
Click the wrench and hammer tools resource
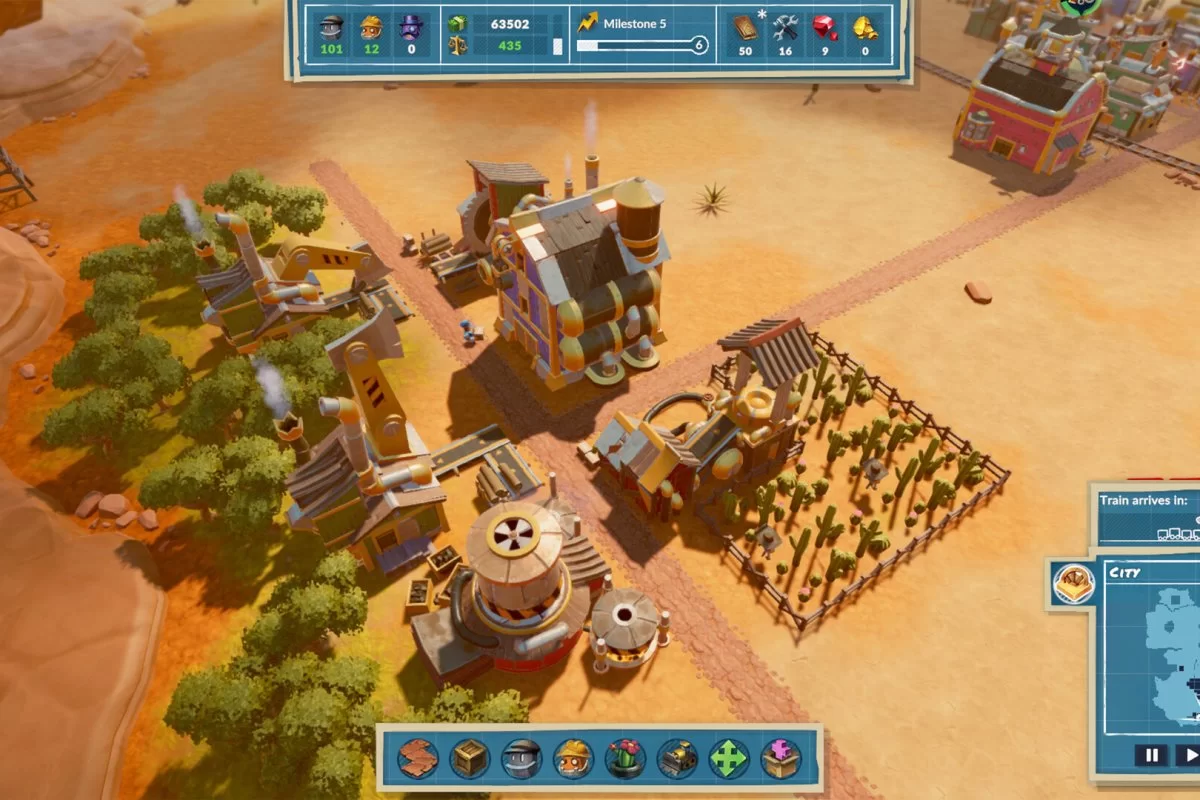(x=785, y=27)
